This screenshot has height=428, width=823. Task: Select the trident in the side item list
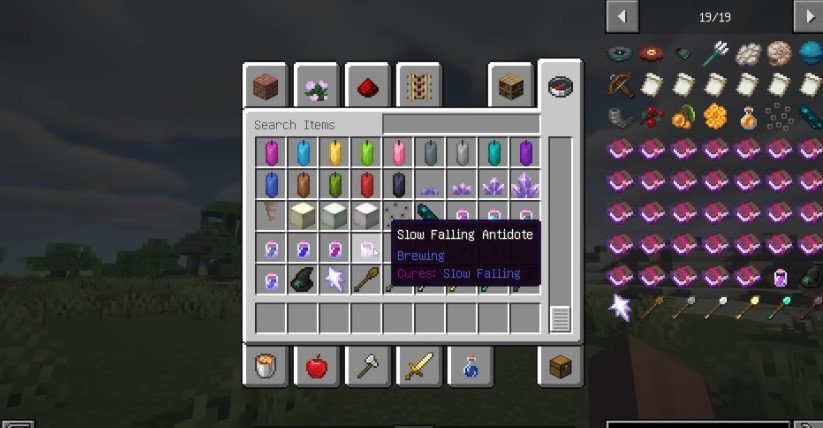coord(717,52)
